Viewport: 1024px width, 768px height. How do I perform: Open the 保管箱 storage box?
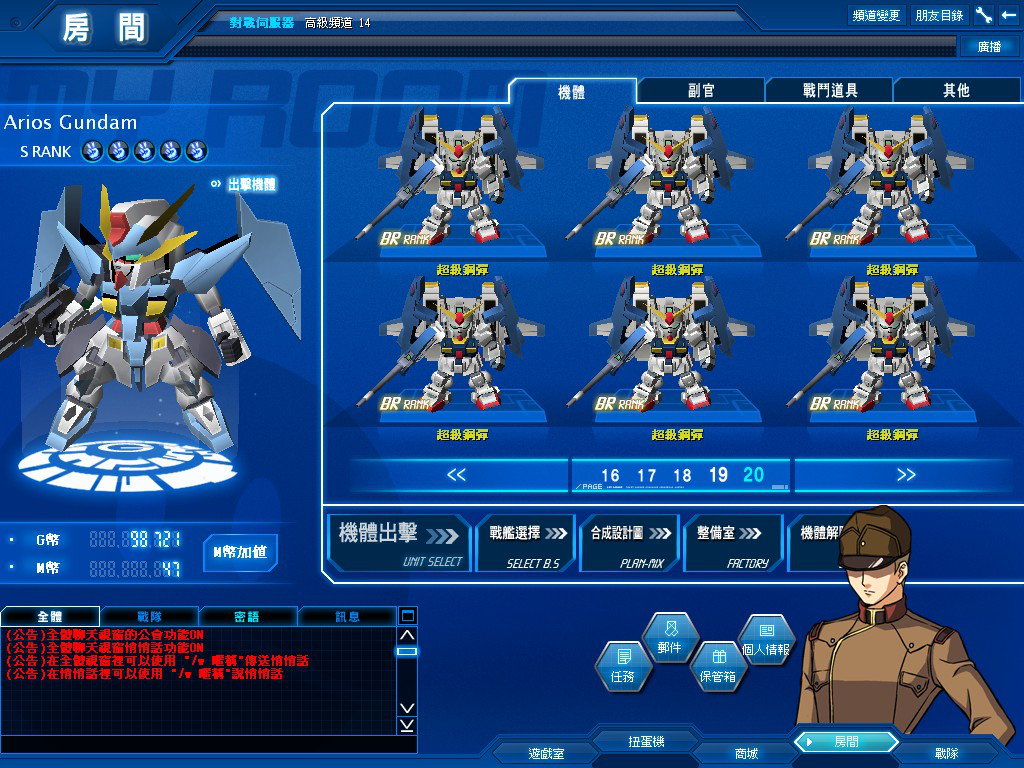click(x=717, y=666)
